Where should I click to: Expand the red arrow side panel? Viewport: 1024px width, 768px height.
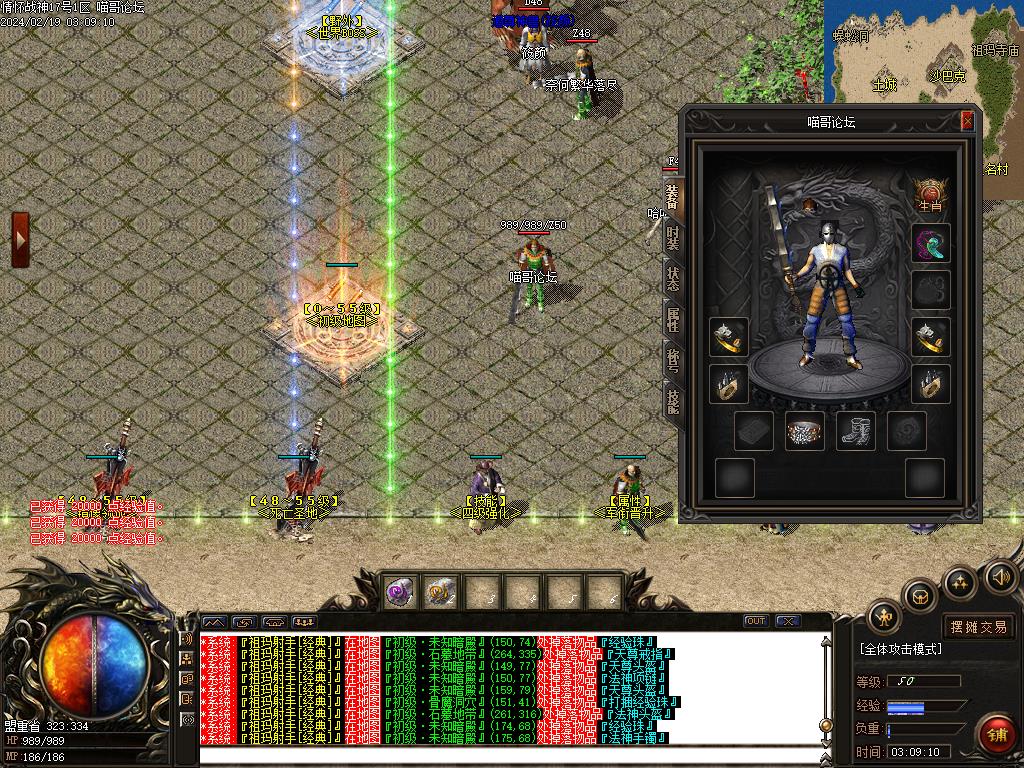coord(20,240)
